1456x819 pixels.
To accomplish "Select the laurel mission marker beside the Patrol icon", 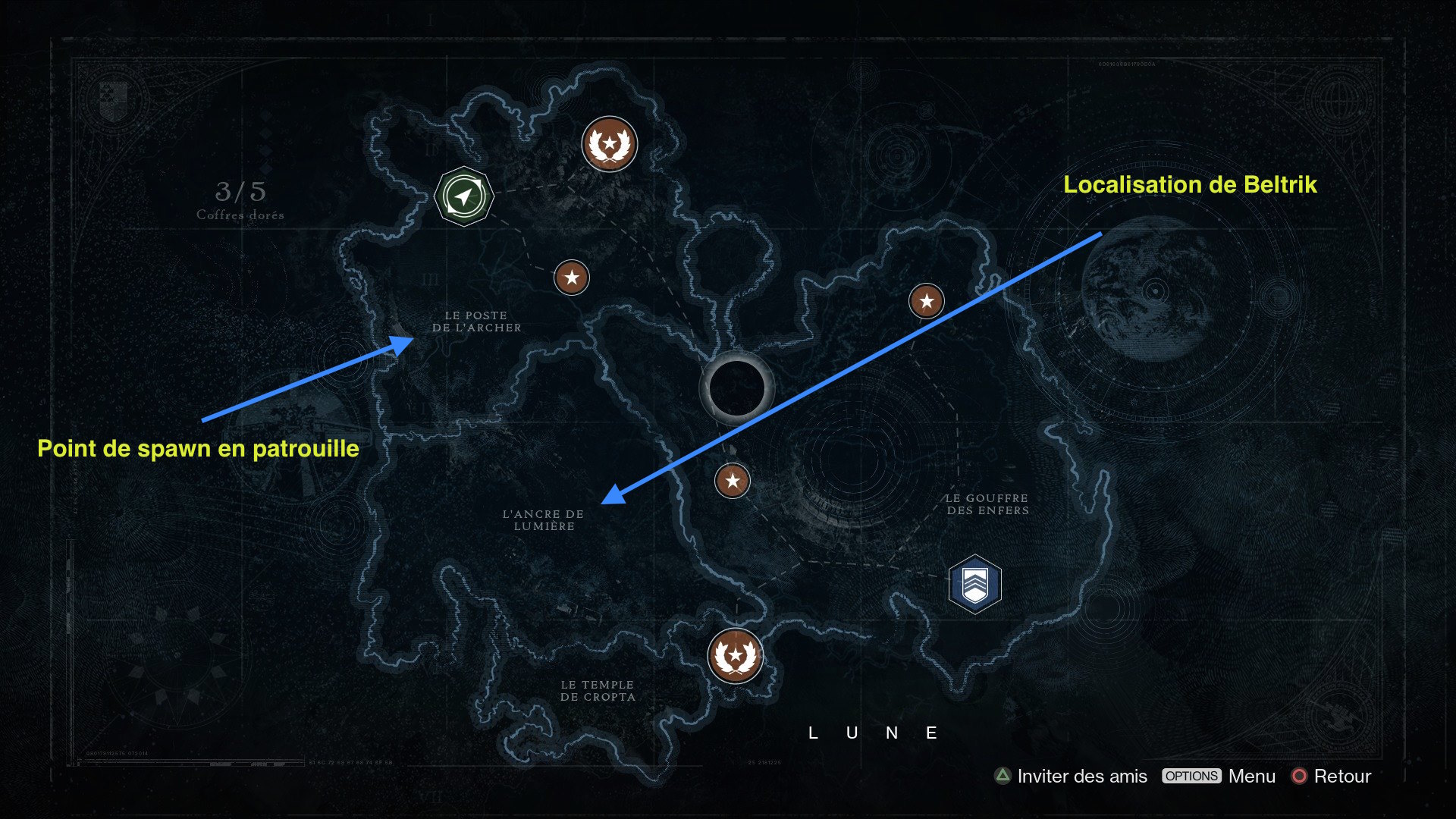I will (x=609, y=144).
